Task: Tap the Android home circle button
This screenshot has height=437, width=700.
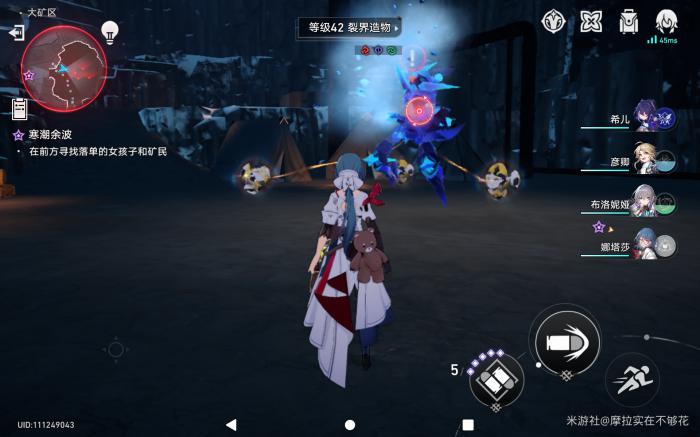Action: point(350,424)
